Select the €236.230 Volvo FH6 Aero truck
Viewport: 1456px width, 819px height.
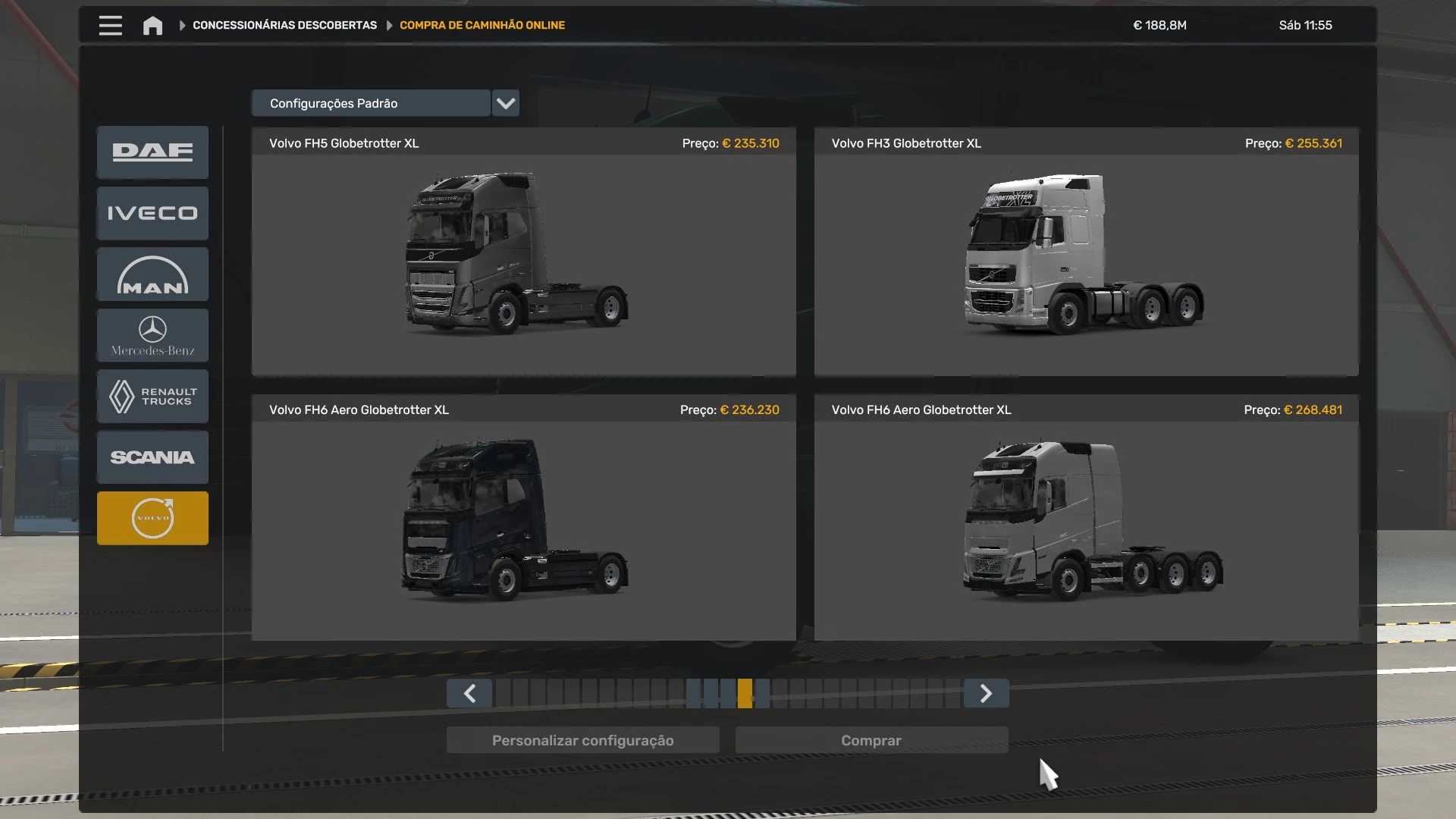pyautogui.click(x=523, y=520)
